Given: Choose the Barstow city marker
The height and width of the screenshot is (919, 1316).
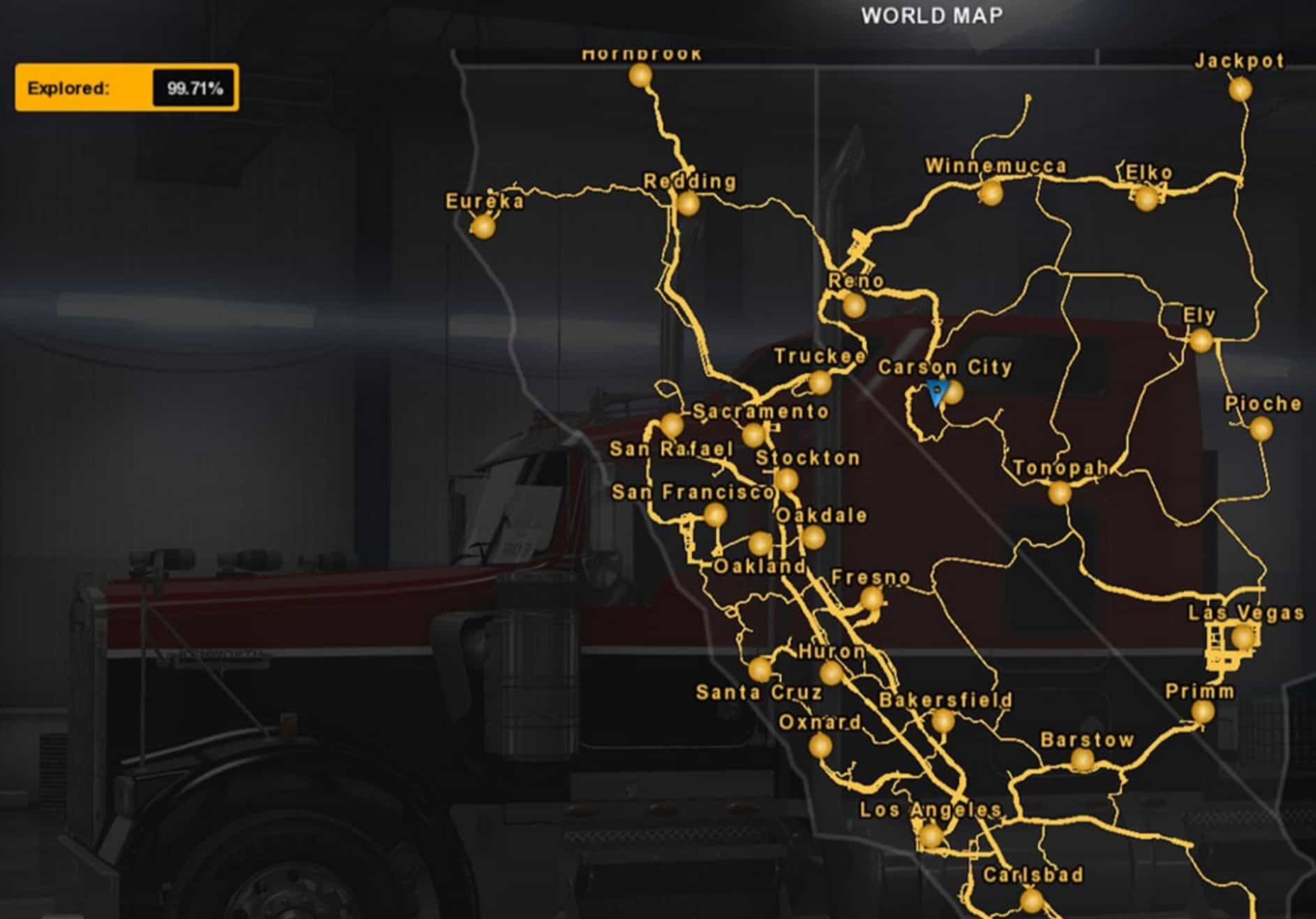Looking at the screenshot, I should pyautogui.click(x=1082, y=759).
